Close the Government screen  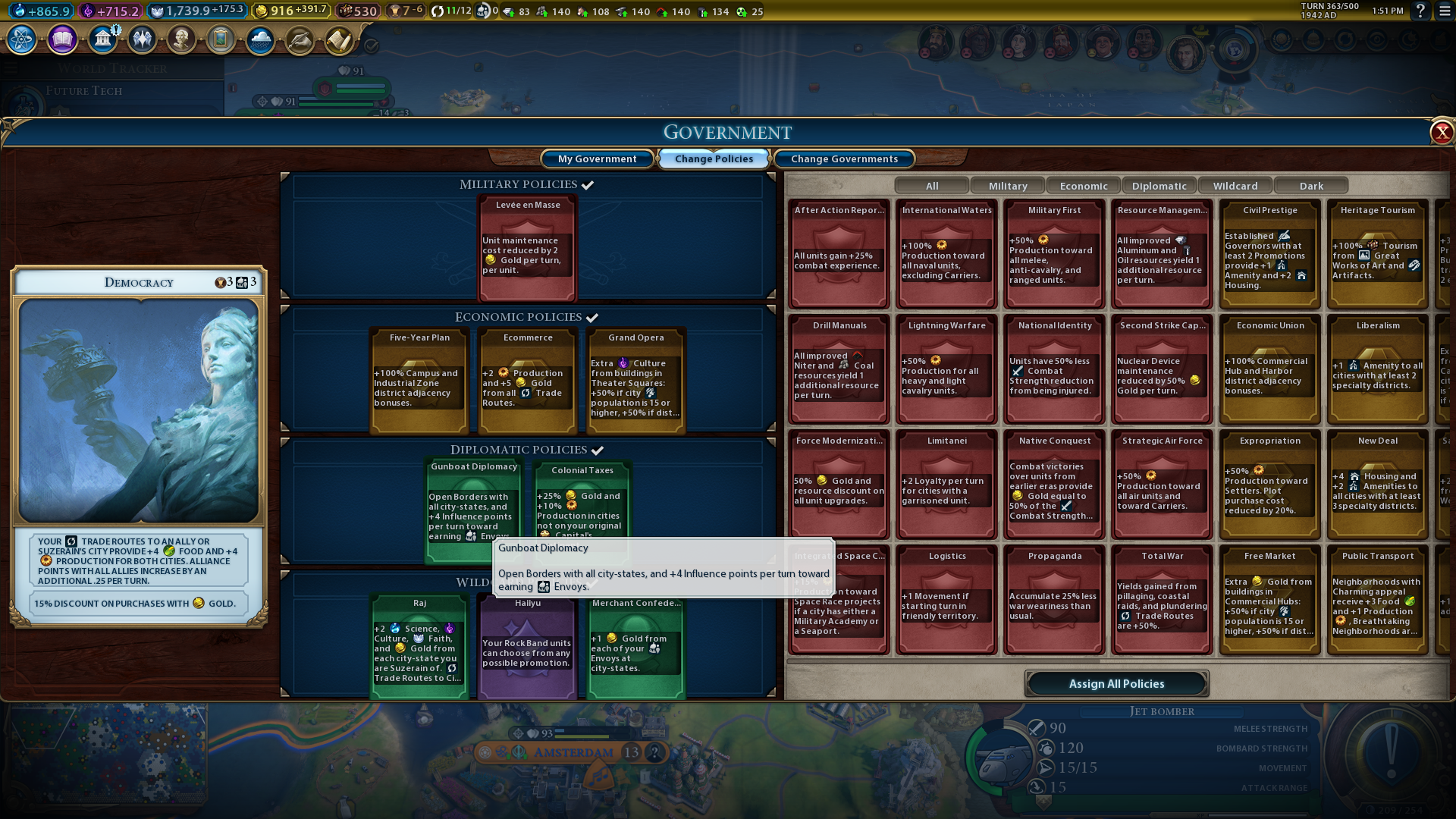[1441, 133]
